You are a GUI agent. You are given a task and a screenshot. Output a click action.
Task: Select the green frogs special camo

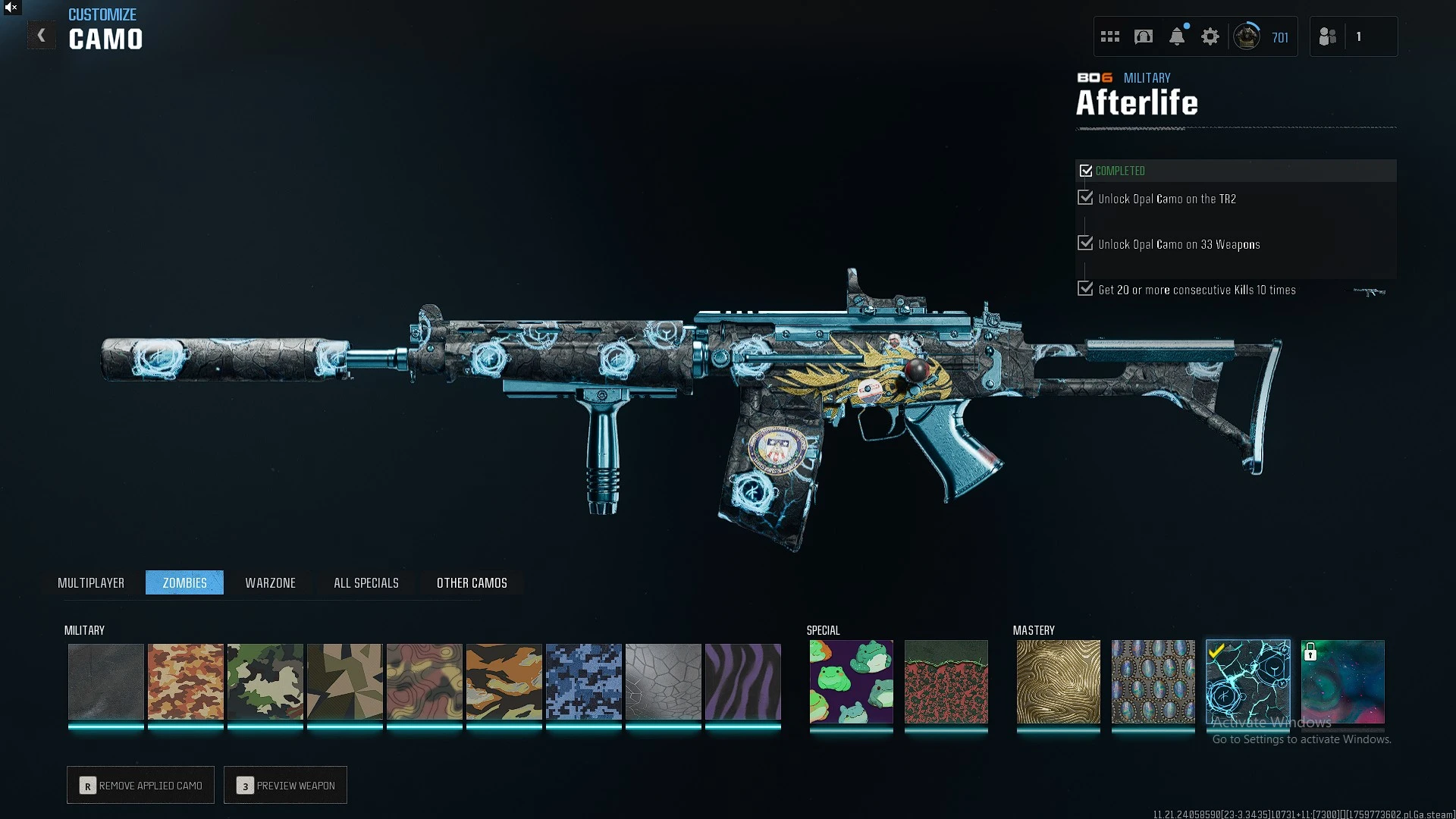pyautogui.click(x=851, y=681)
